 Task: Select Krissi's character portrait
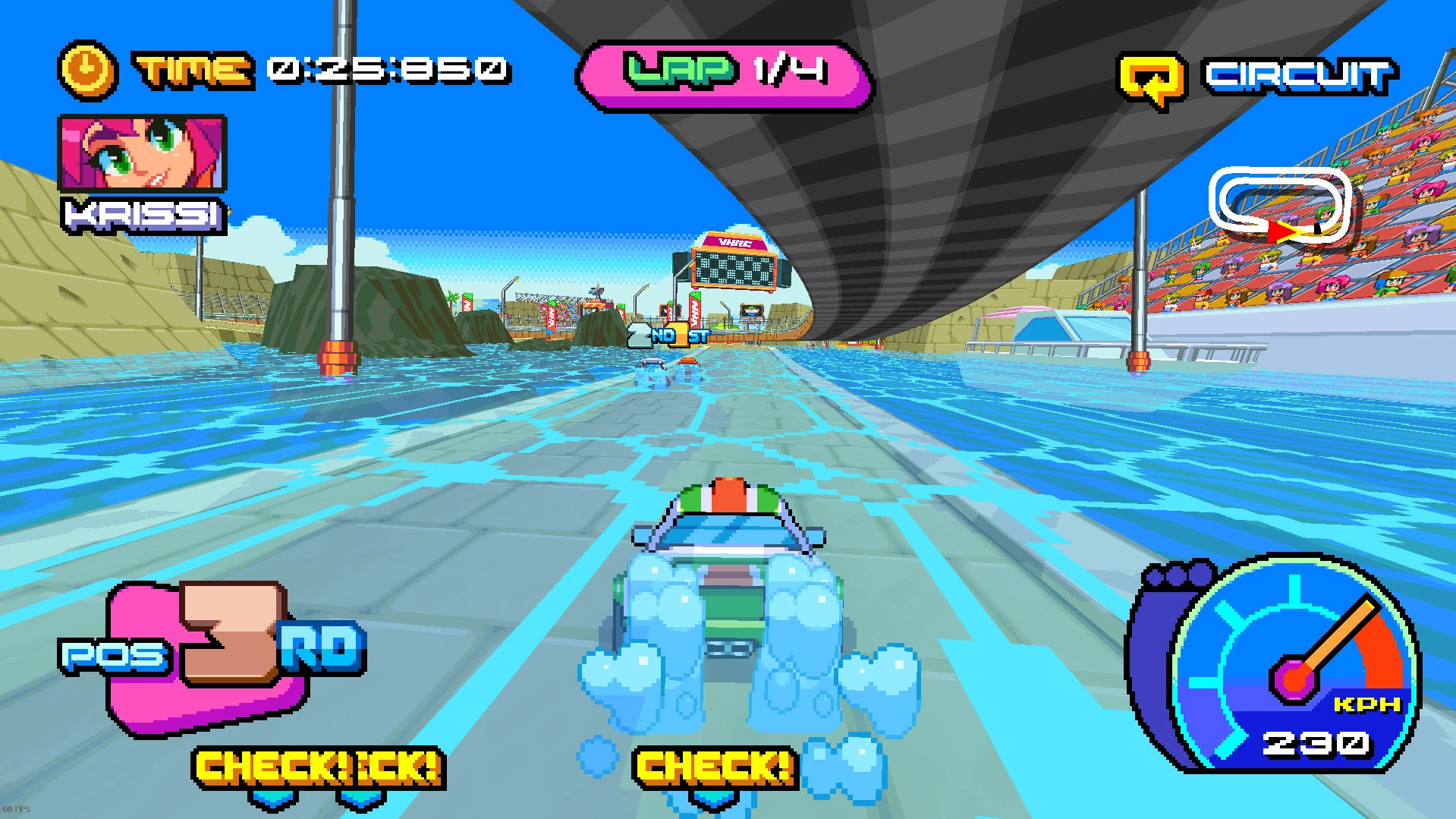143,153
